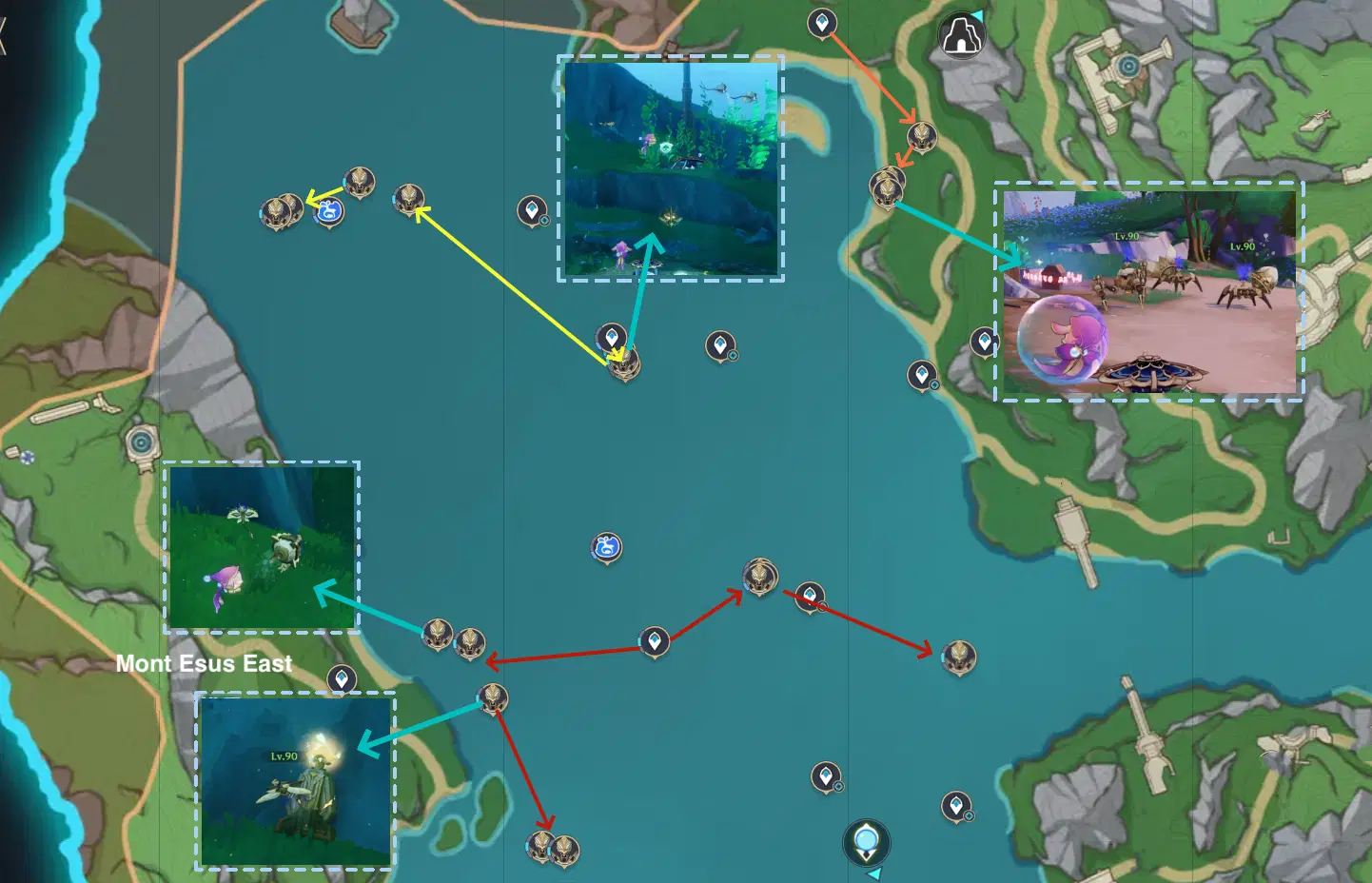Click the mountain domain icon in the top right
1372x883 pixels.
(x=961, y=36)
